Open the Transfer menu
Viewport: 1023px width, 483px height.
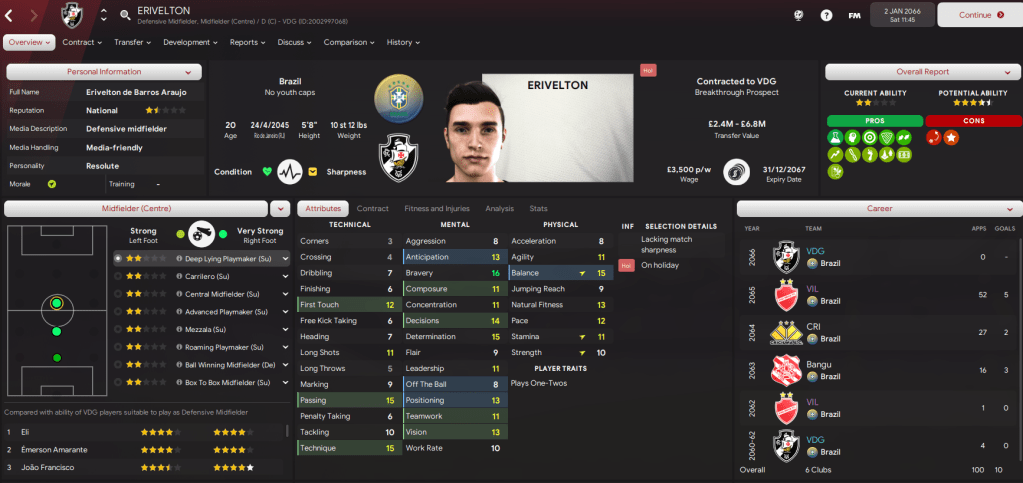(133, 43)
